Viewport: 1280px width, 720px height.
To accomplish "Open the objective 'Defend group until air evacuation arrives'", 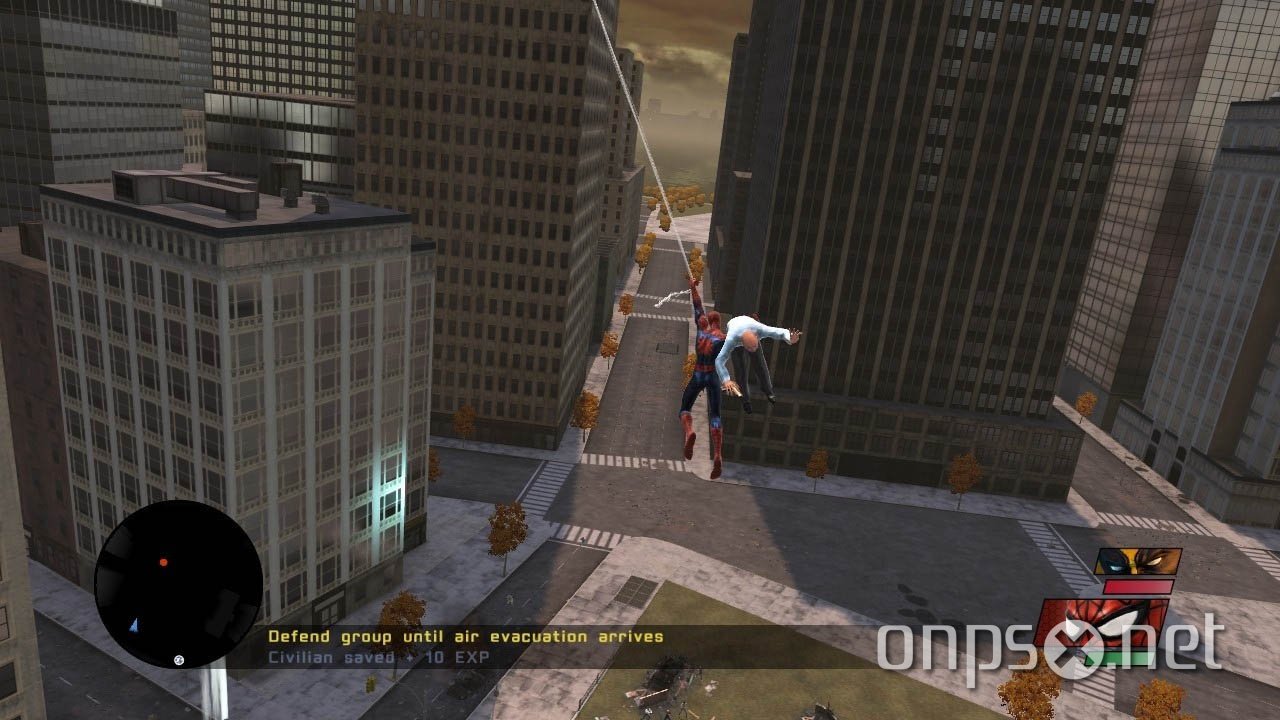I will tap(465, 634).
